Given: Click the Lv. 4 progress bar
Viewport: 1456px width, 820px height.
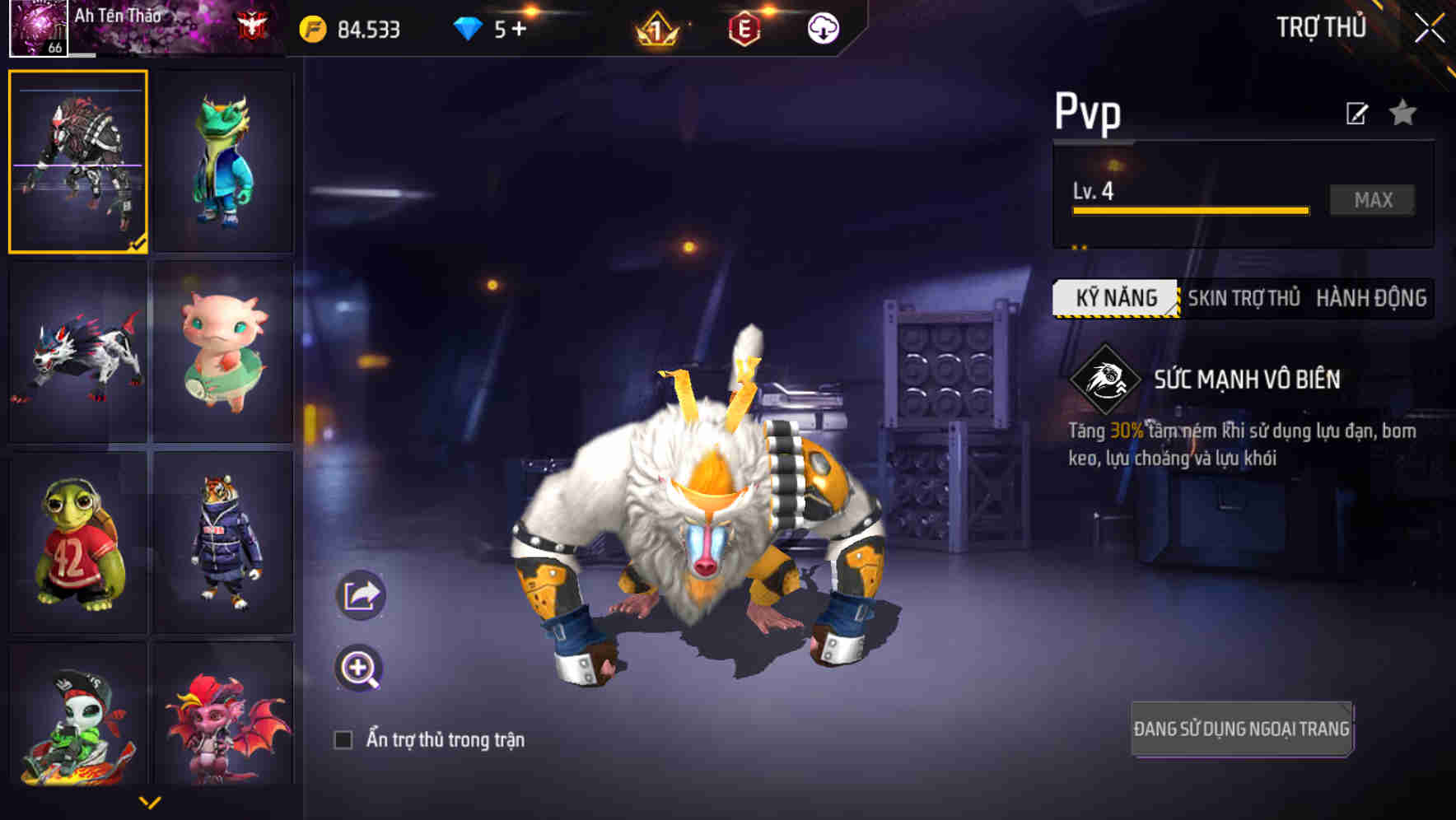Looking at the screenshot, I should (1189, 209).
